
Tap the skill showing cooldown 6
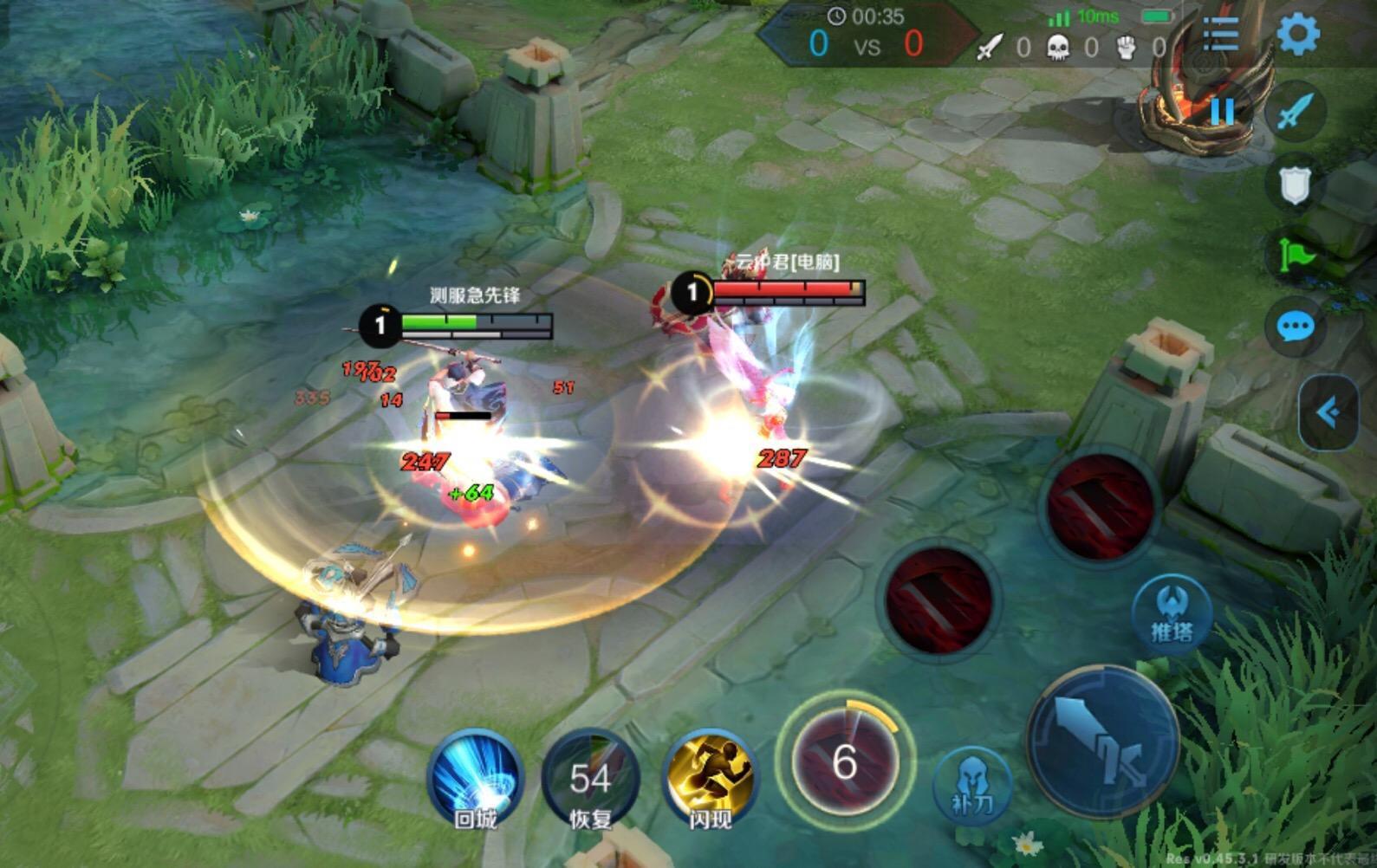pos(845,761)
